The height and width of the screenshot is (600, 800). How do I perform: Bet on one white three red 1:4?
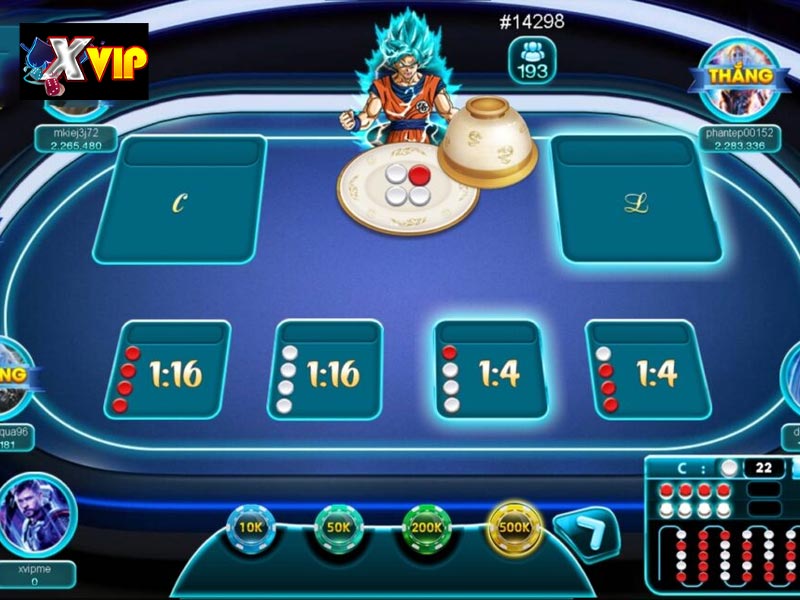click(x=646, y=371)
